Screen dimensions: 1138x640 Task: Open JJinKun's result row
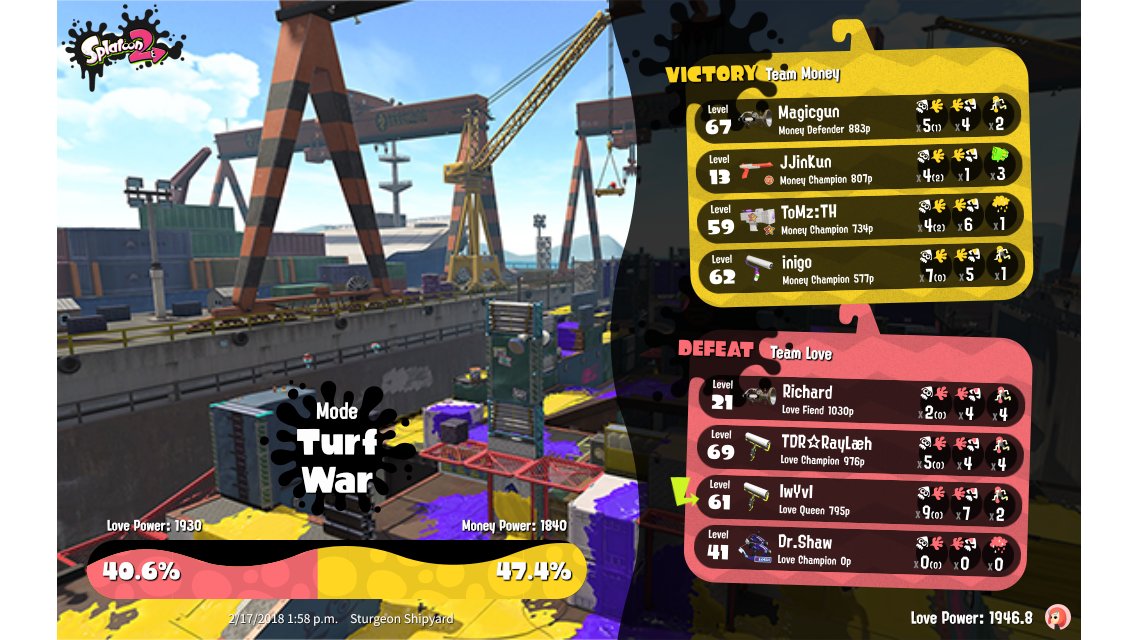point(860,167)
